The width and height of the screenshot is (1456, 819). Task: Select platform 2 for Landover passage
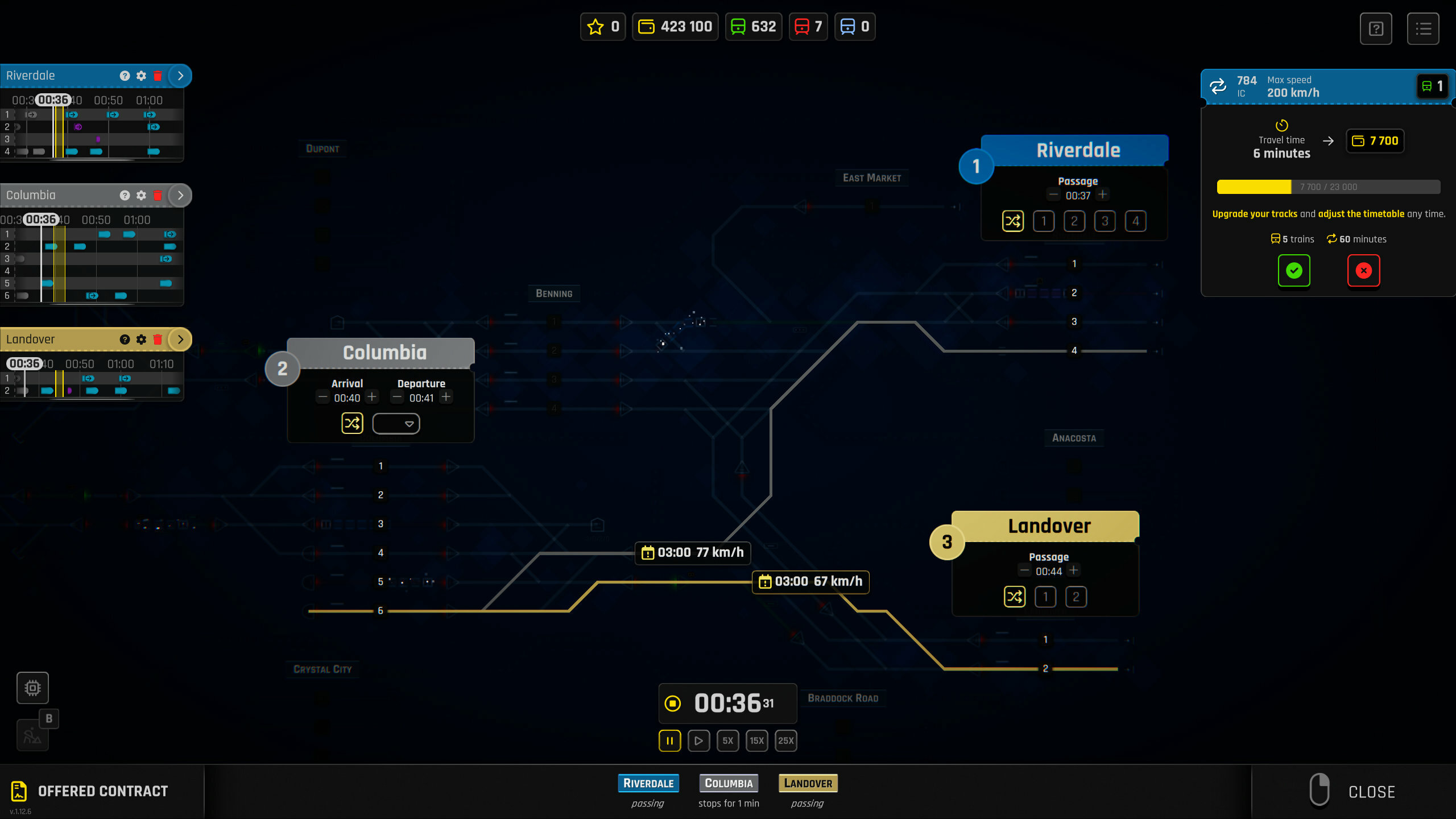coord(1076,597)
